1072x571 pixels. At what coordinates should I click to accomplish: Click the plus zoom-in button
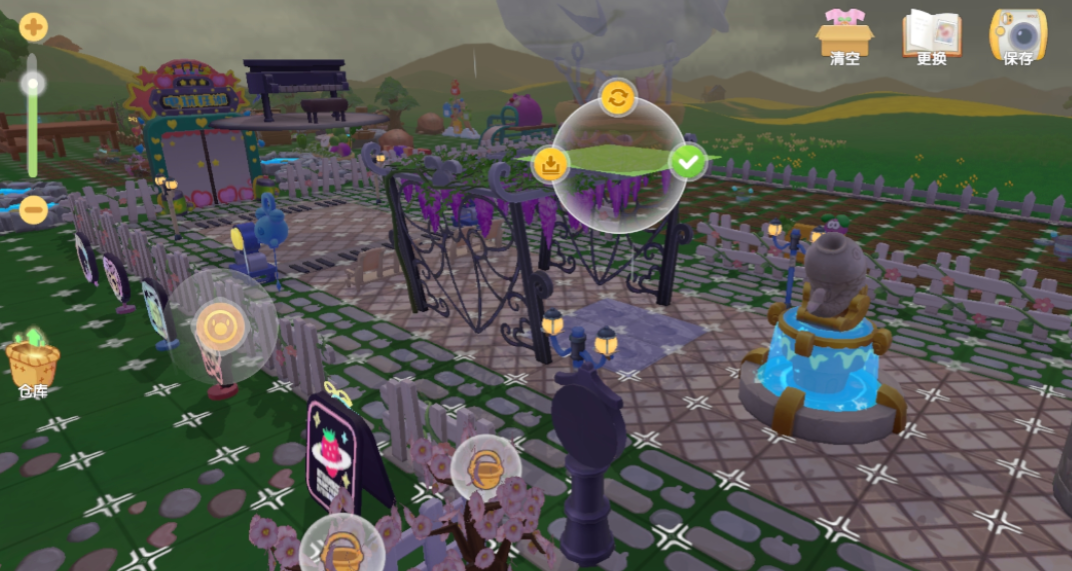click(x=33, y=27)
